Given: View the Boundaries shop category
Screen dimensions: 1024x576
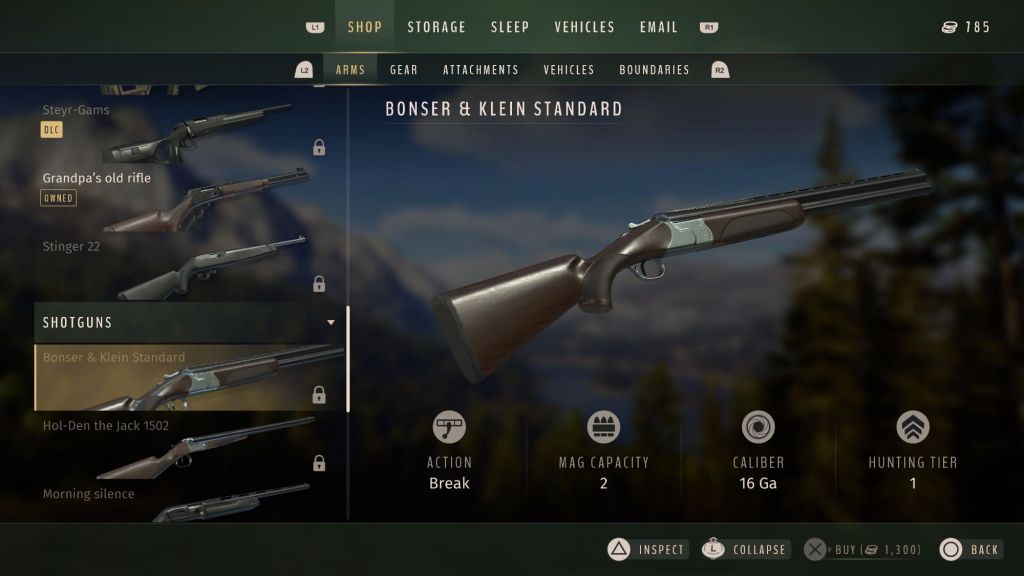Looking at the screenshot, I should pyautogui.click(x=654, y=70).
